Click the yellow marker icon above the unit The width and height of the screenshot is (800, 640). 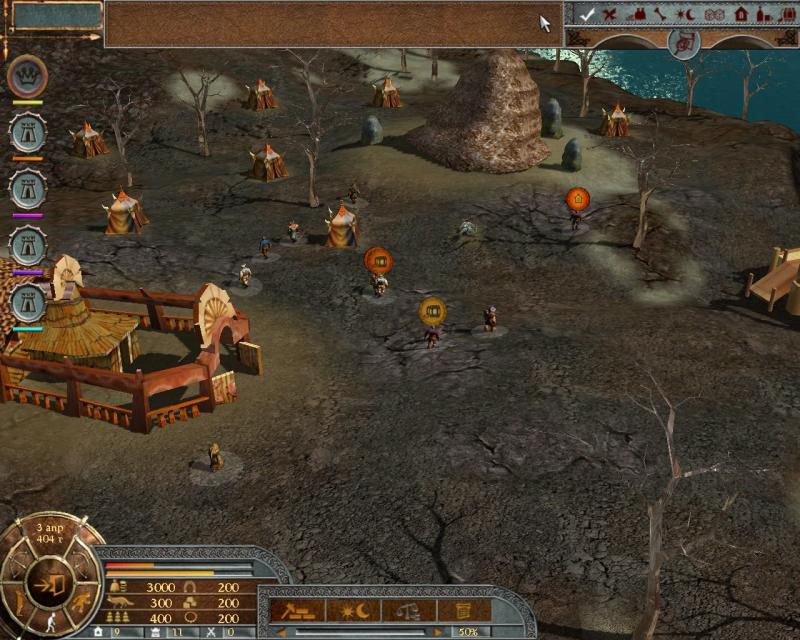(432, 311)
